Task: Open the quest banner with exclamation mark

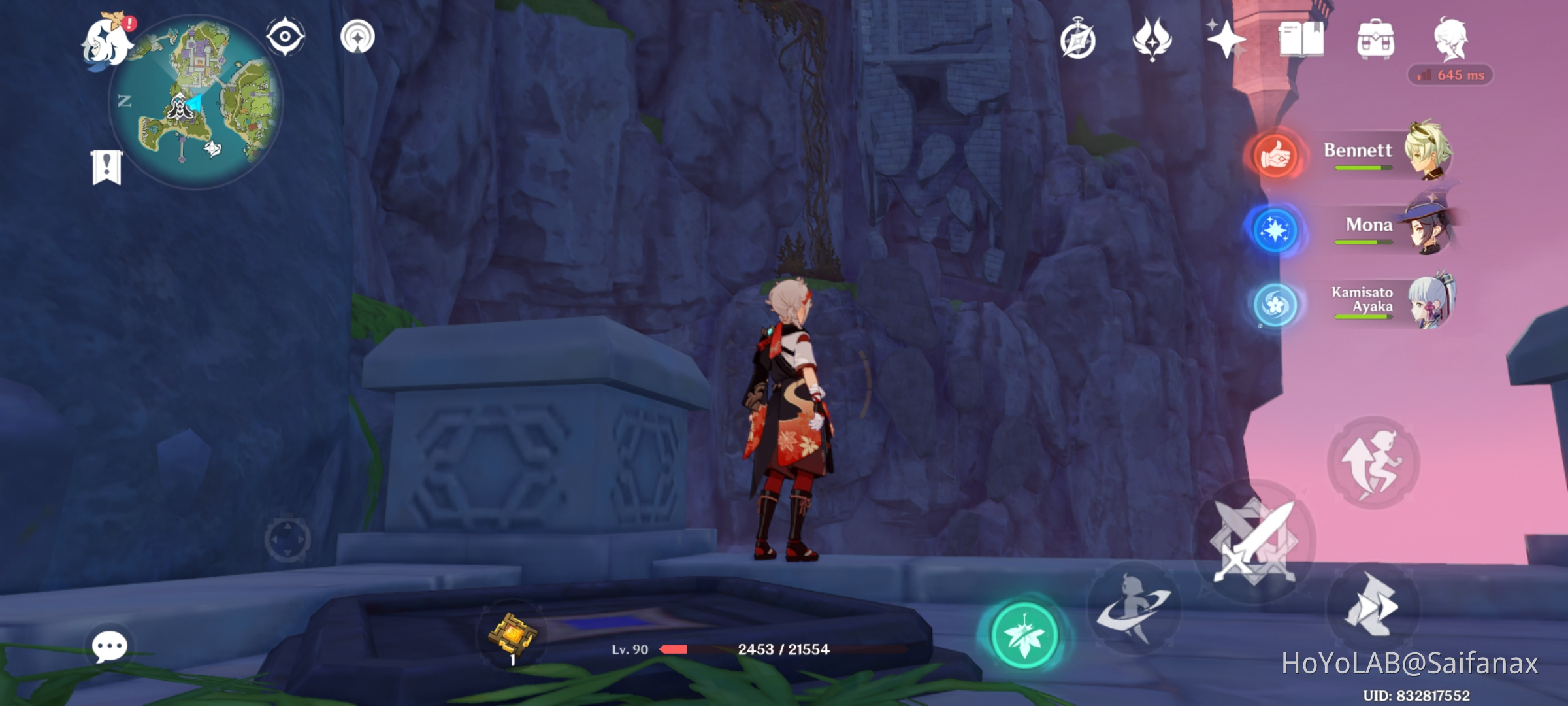Action: coord(106,165)
